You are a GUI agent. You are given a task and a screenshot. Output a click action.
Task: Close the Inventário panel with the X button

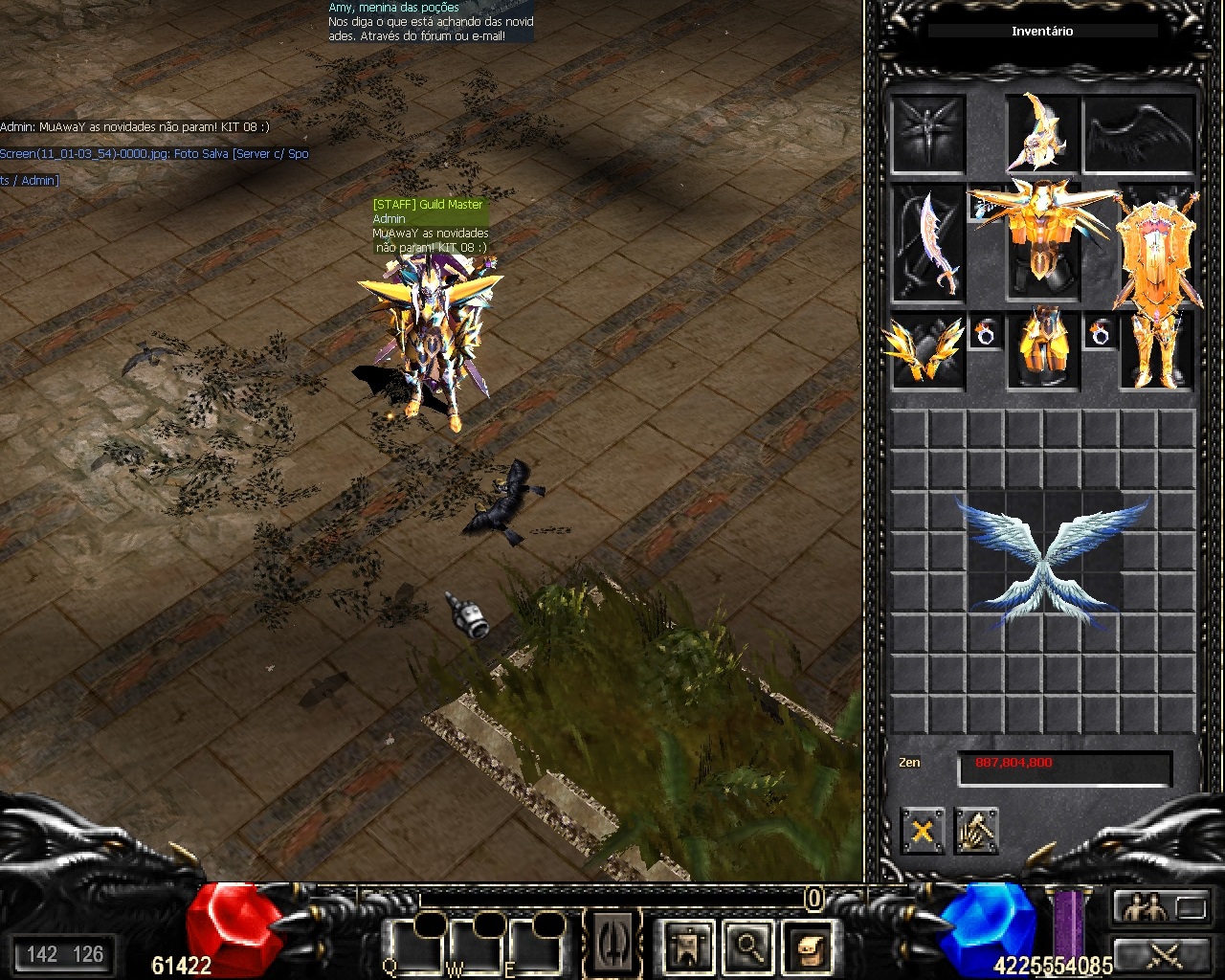(x=923, y=831)
